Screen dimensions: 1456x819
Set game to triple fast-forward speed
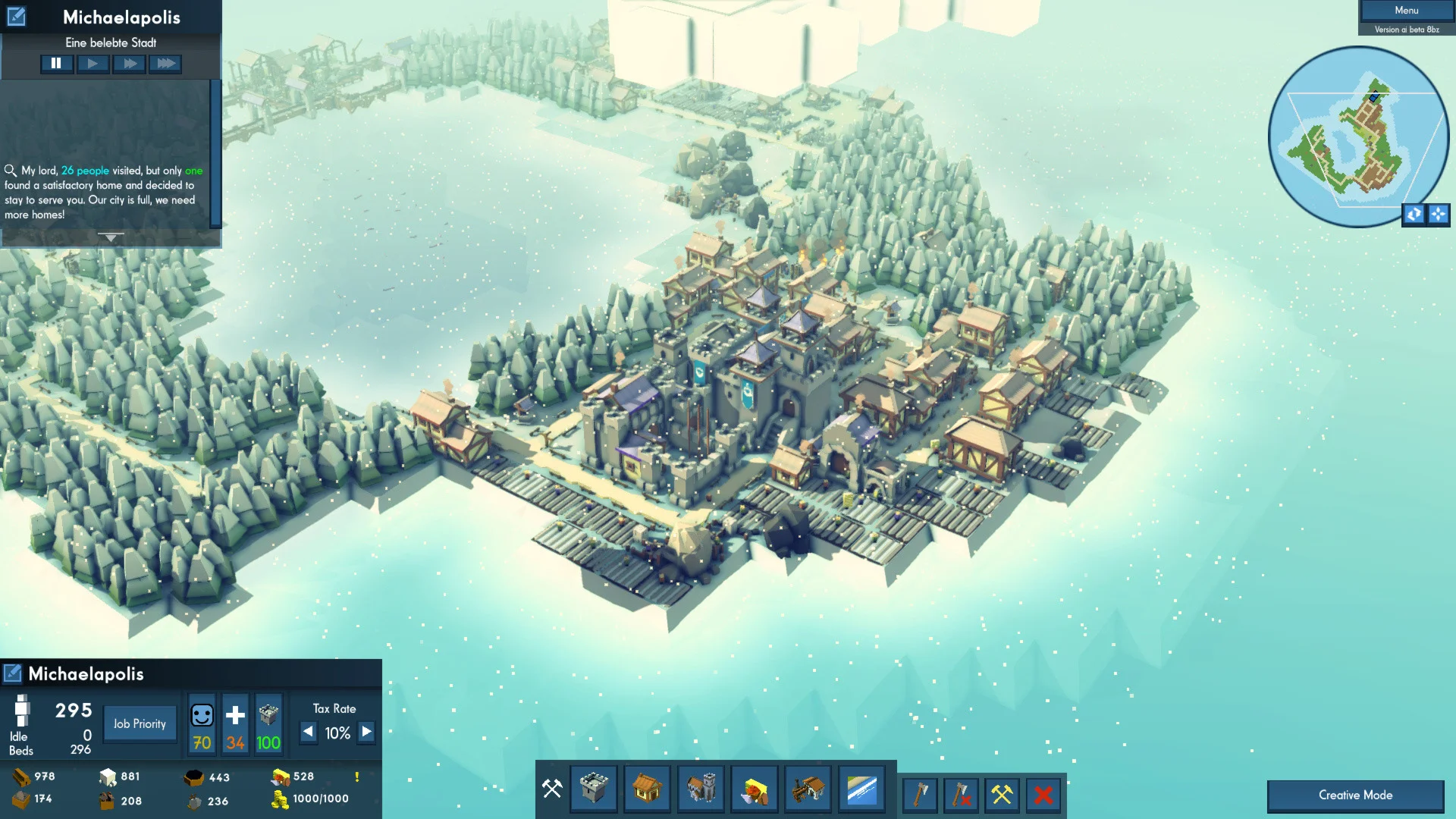[x=165, y=64]
